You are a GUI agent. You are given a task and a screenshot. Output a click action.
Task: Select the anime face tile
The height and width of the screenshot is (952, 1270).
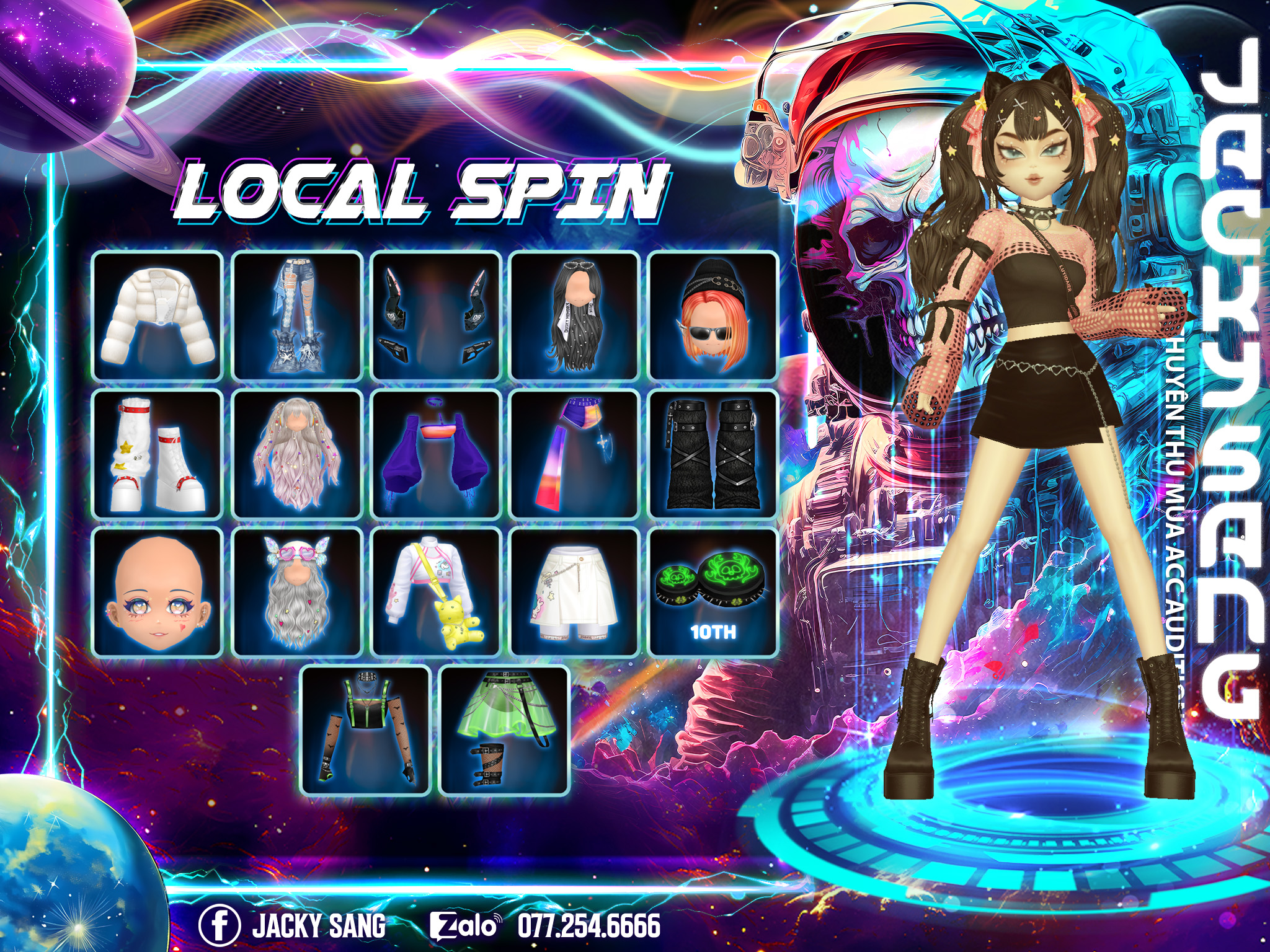(x=158, y=593)
